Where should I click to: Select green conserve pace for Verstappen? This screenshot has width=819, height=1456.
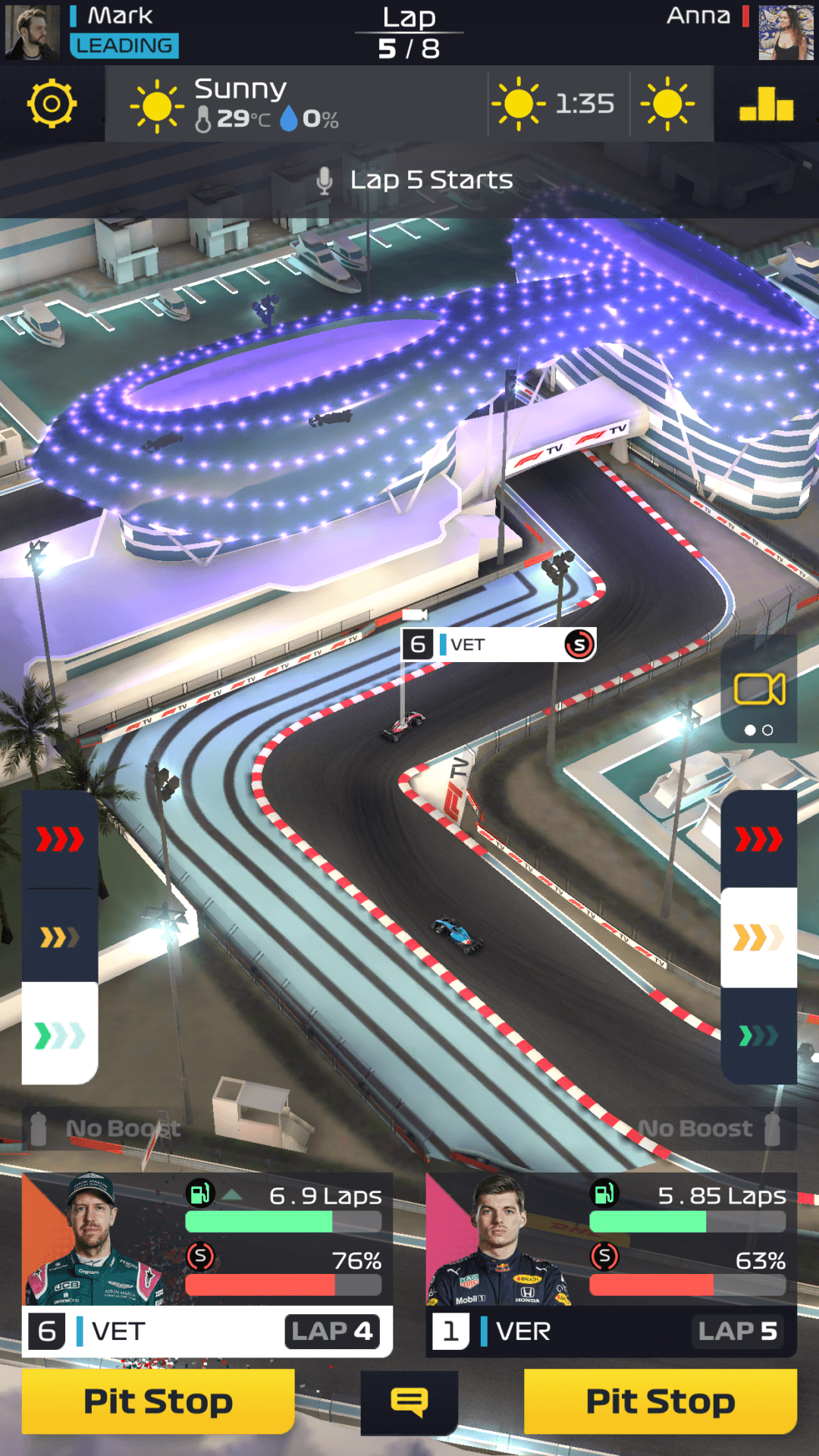758,1035
